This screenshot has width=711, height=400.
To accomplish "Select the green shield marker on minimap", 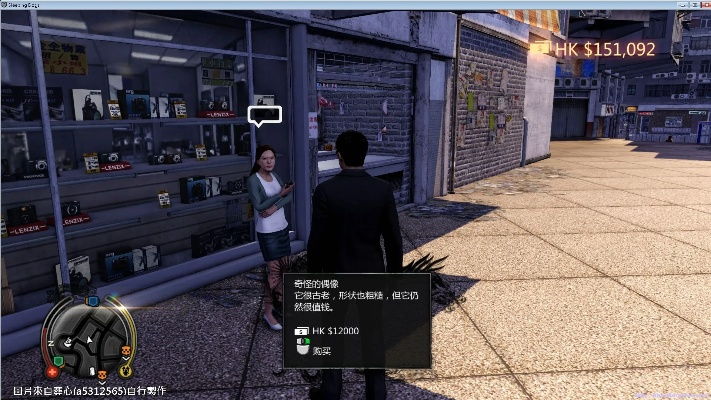I will point(58,360).
